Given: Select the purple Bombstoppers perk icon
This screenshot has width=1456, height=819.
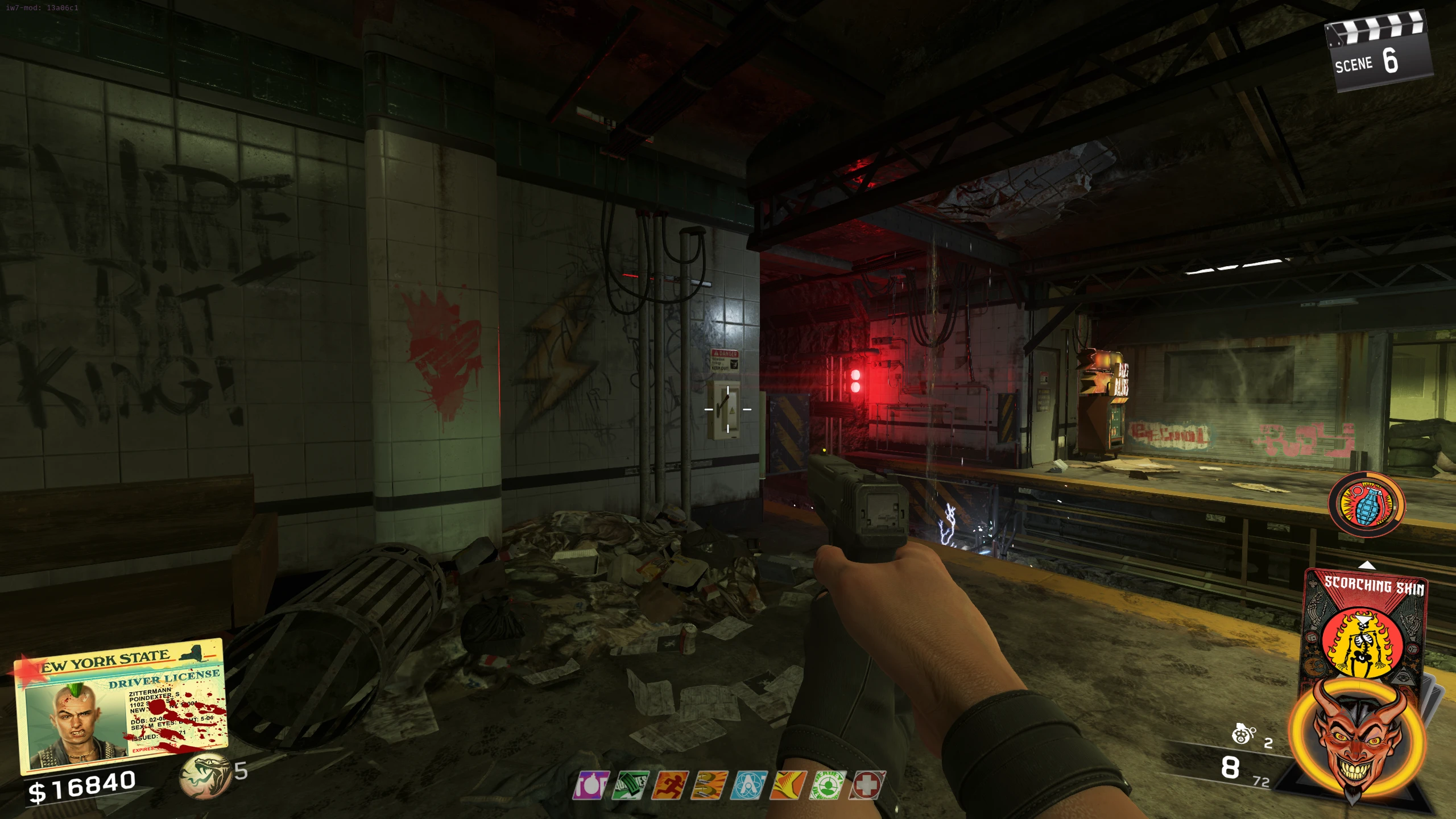Looking at the screenshot, I should click(x=591, y=785).
